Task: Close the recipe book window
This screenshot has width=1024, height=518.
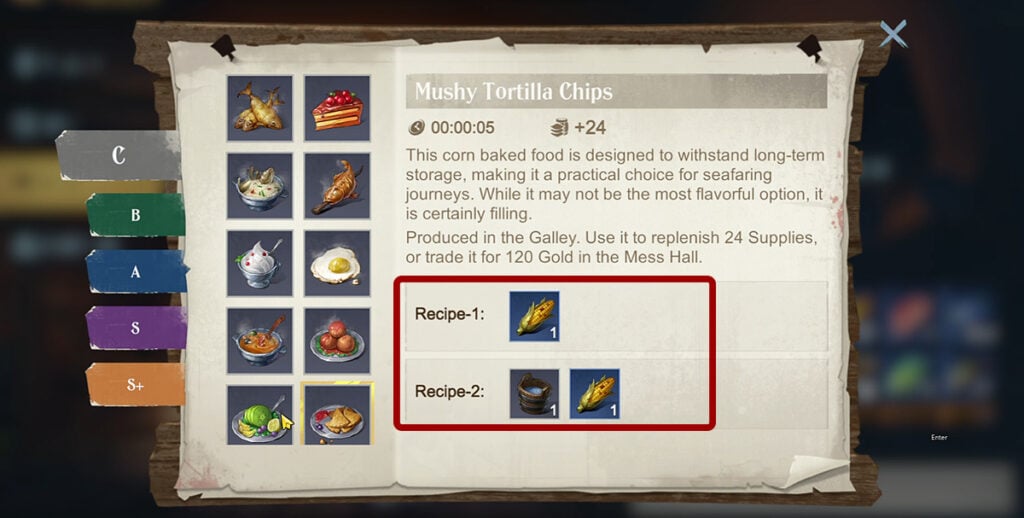Action: [892, 34]
